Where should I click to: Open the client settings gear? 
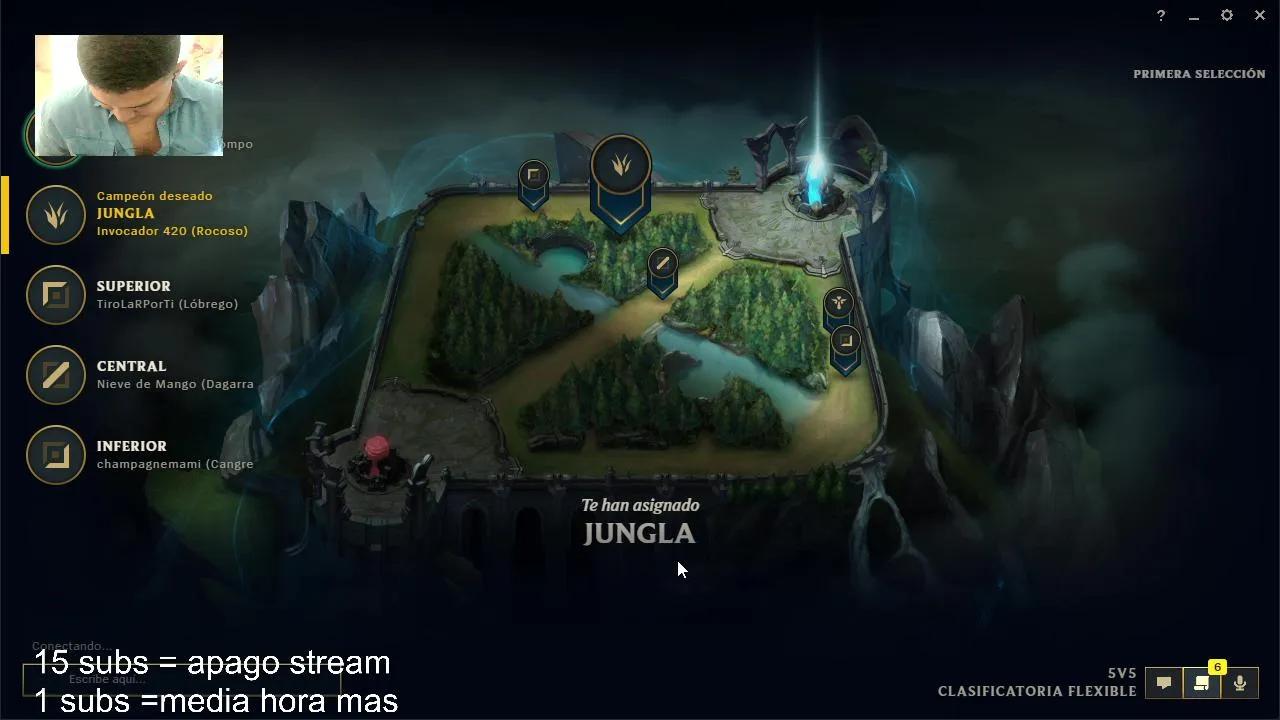point(1226,15)
